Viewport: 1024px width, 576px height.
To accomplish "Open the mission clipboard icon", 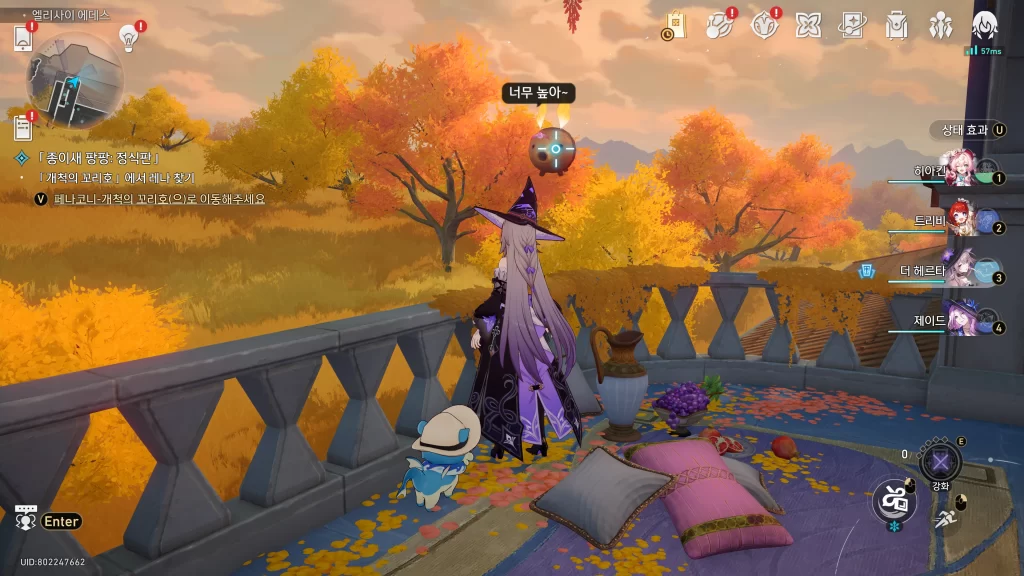I will [x=24, y=128].
